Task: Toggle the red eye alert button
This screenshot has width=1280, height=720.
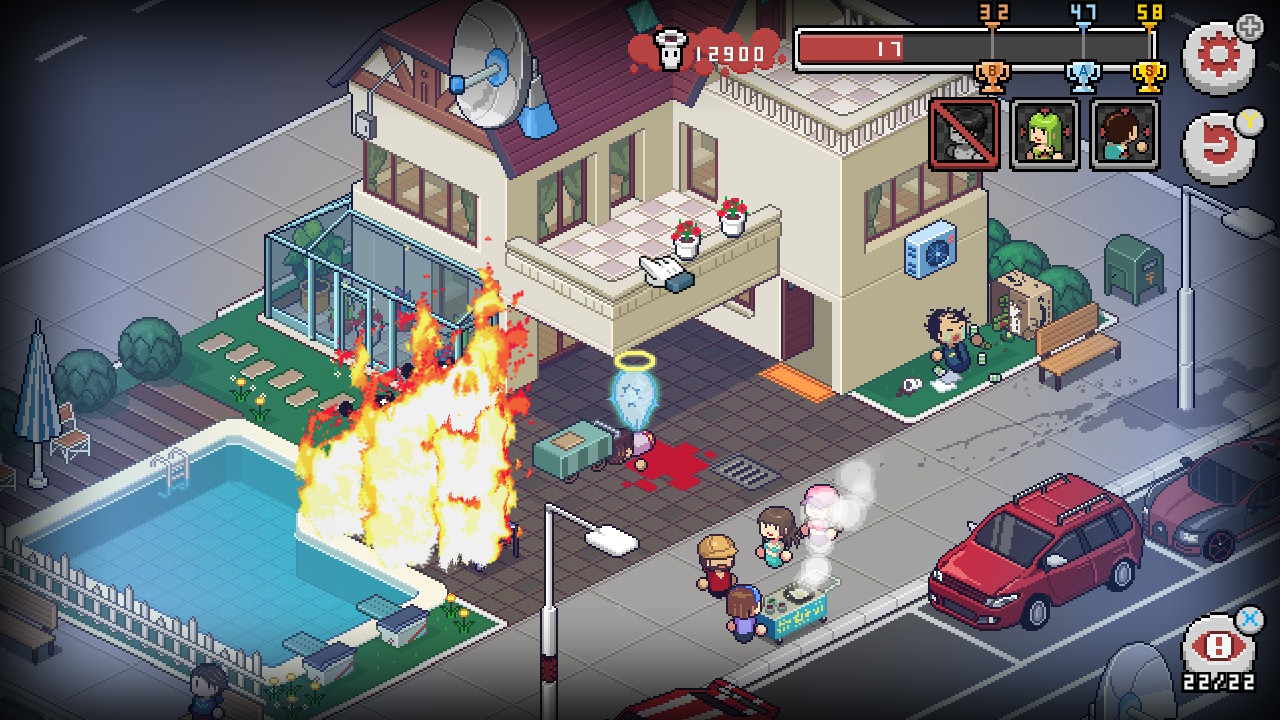Action: click(x=1217, y=647)
